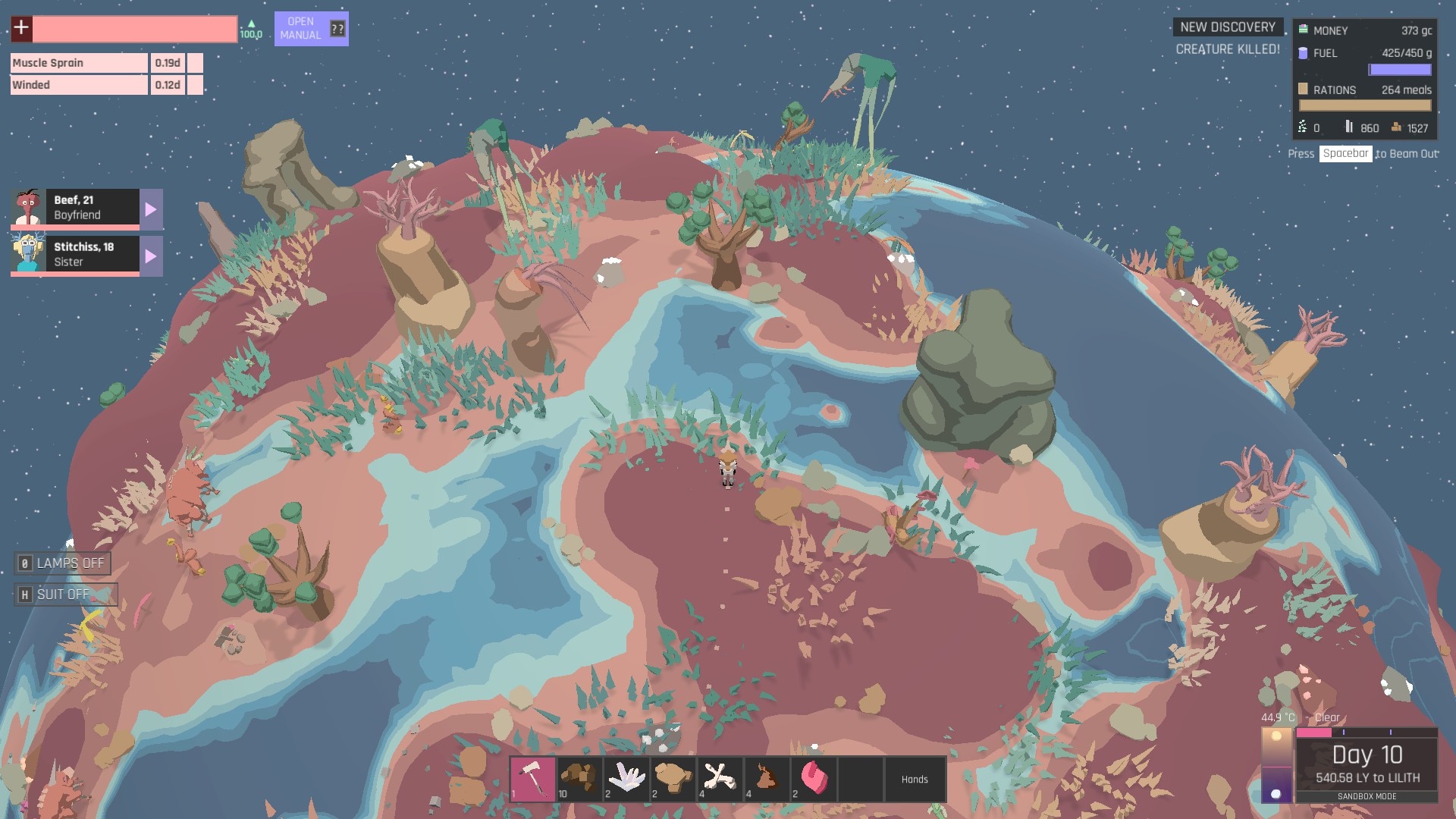Expand Beef's arrow button
This screenshot has height=819, width=1456.
click(x=151, y=209)
